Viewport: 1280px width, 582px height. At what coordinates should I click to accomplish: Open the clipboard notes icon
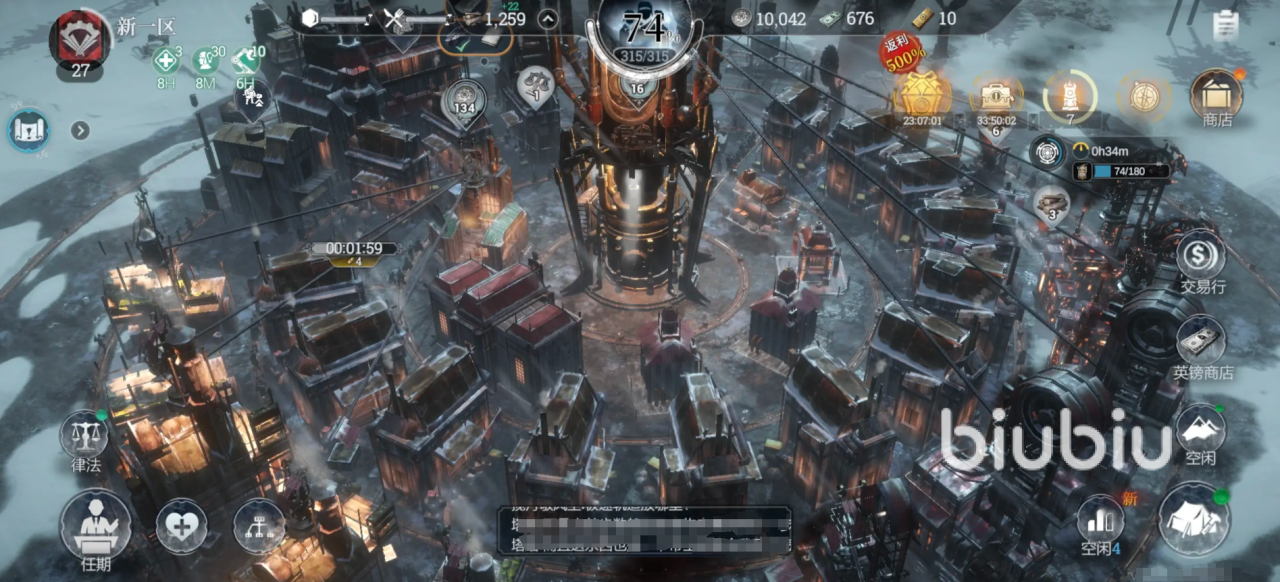[1224, 25]
